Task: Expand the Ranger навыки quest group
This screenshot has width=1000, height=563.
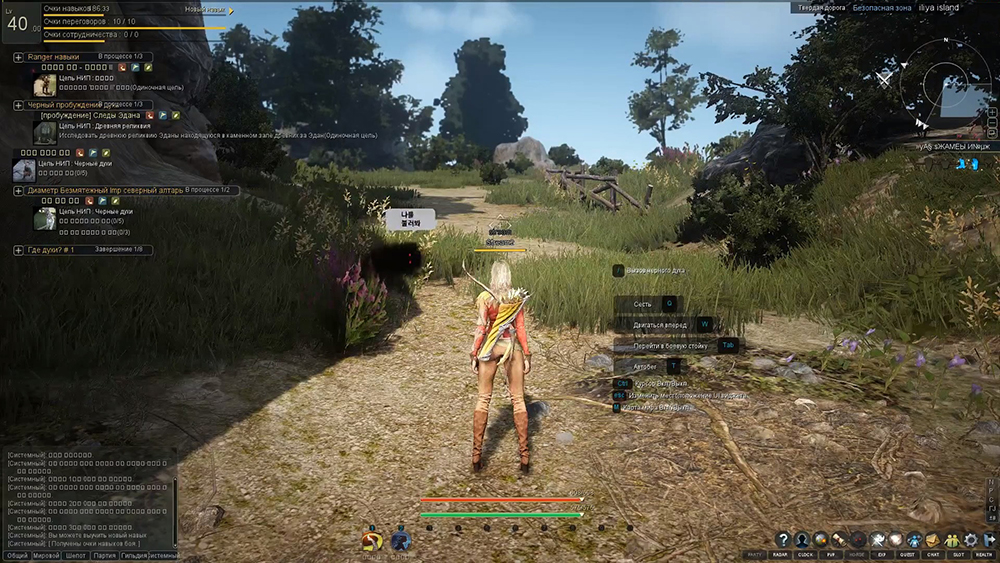Action: [x=19, y=57]
